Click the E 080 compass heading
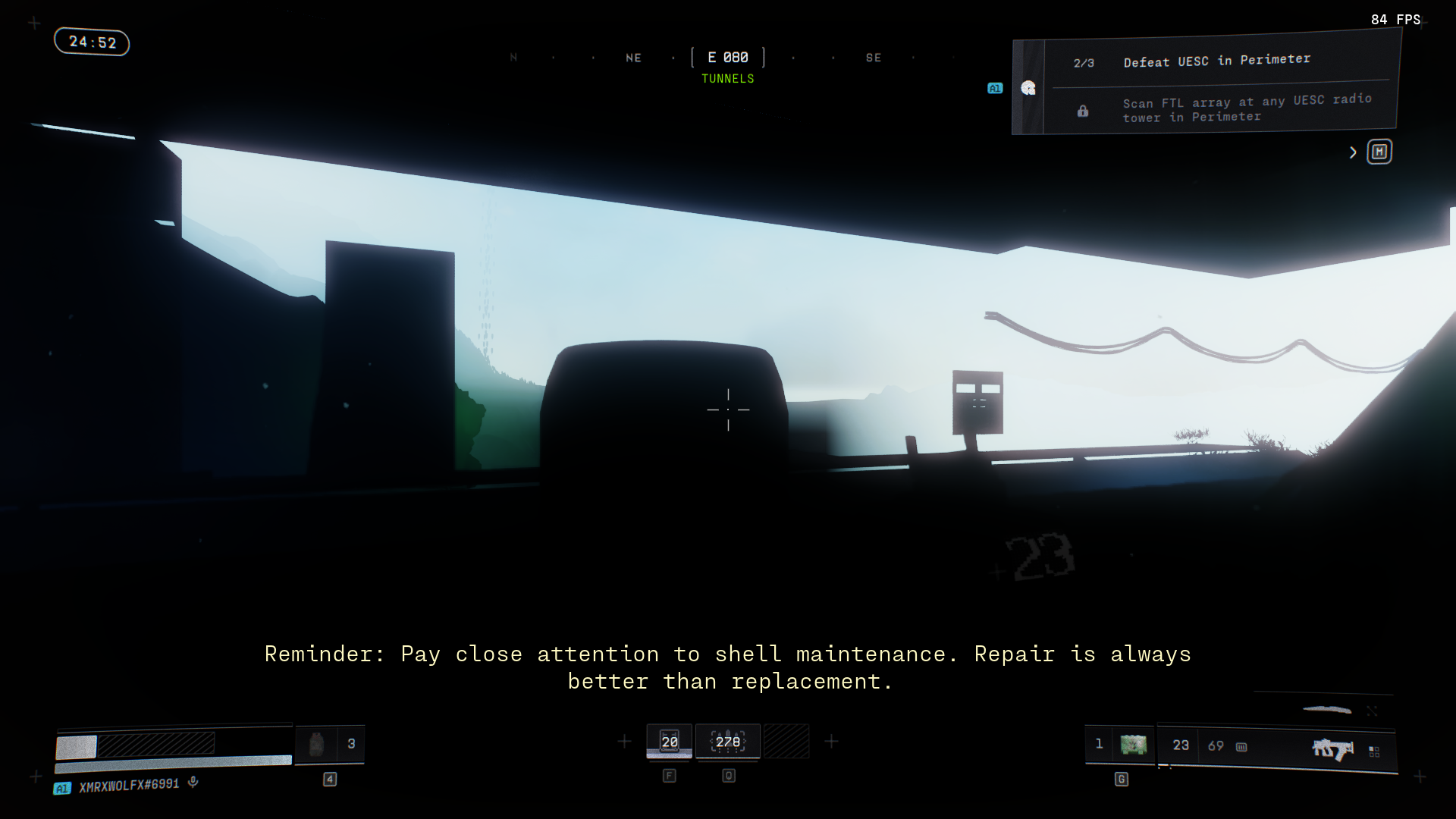 point(728,58)
